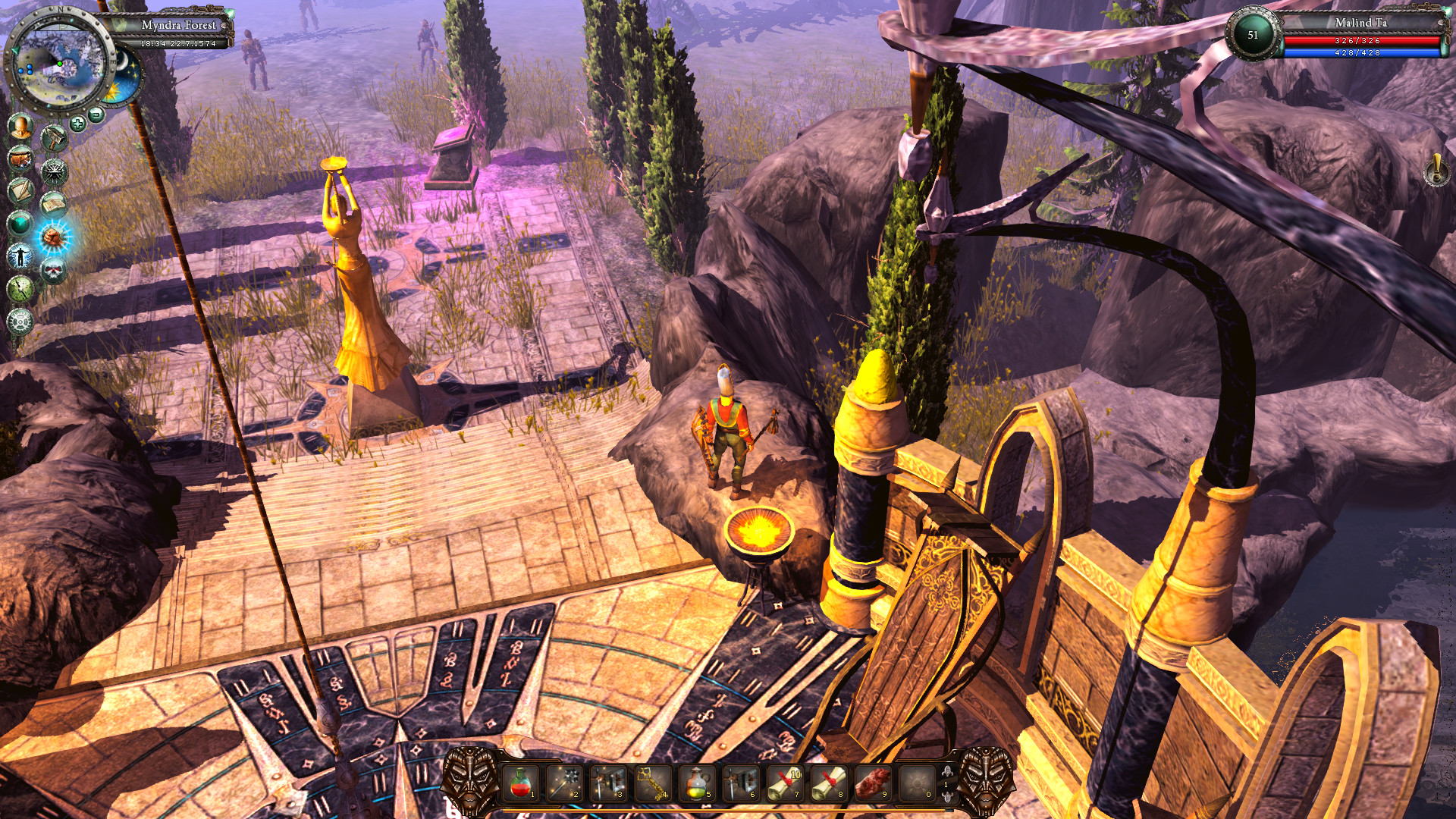Open the quest log paper-and-pen icon

tap(20, 190)
